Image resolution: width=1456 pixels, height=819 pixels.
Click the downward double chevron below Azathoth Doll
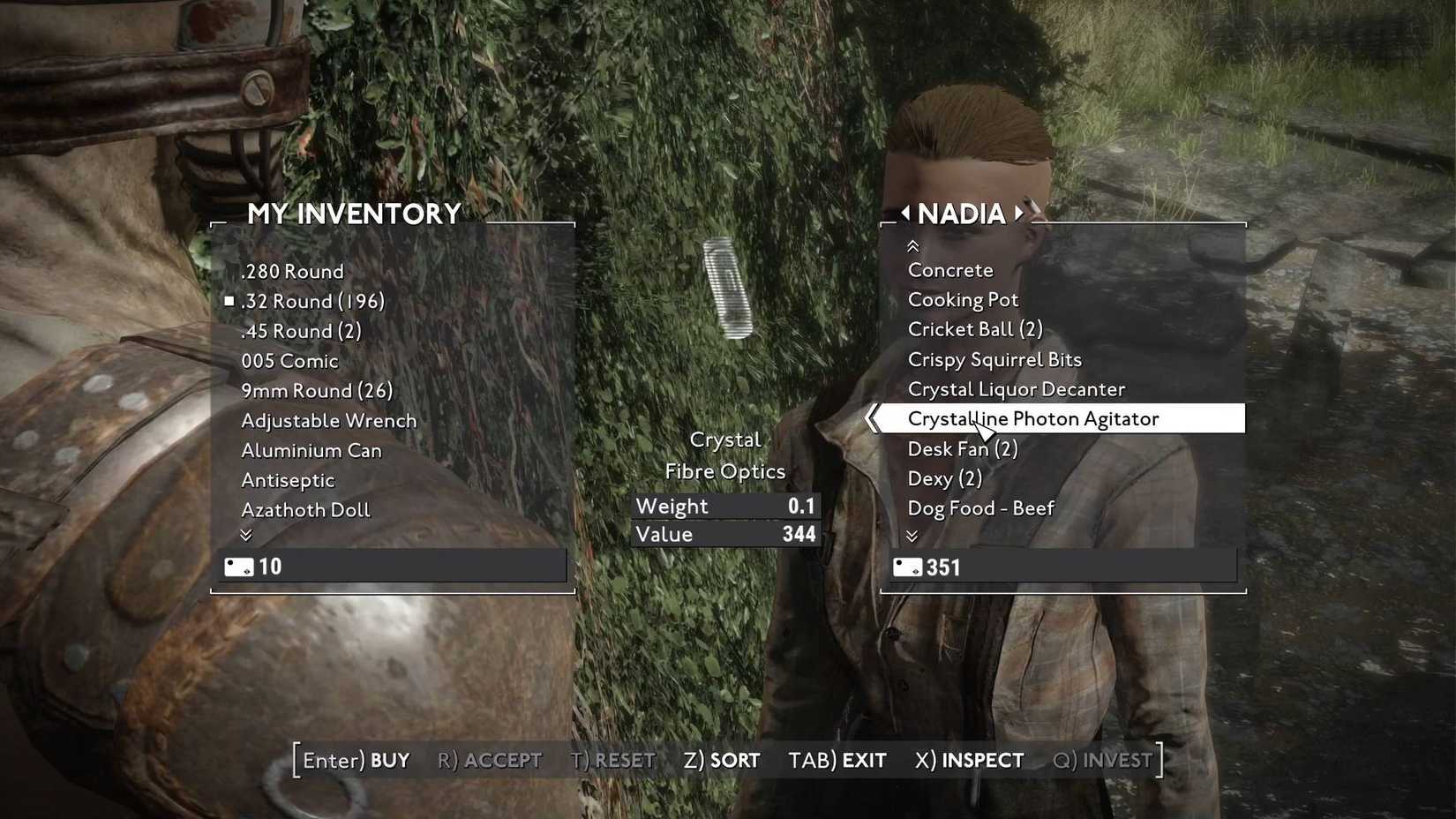point(247,536)
